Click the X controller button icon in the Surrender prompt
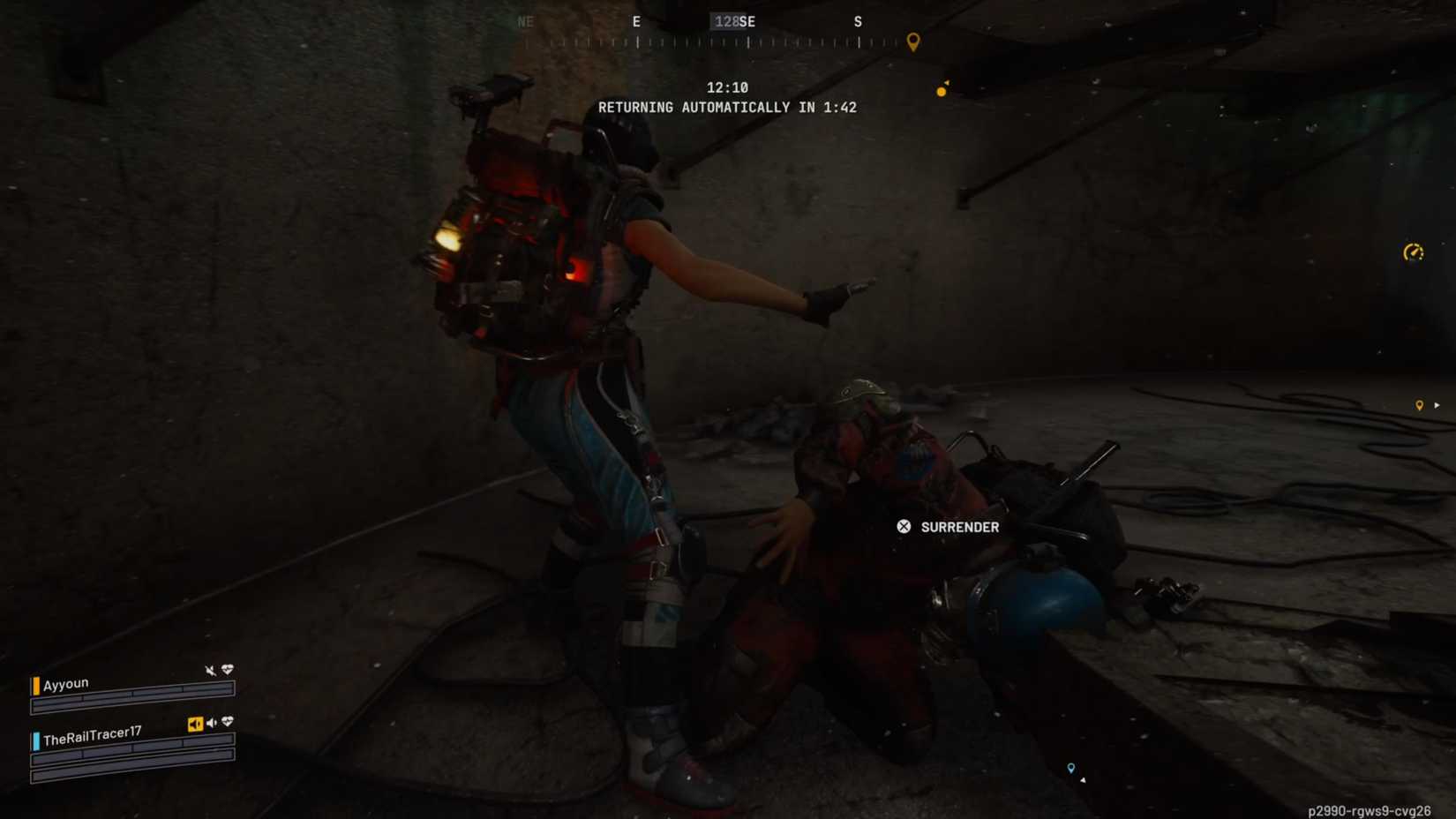 point(903,527)
